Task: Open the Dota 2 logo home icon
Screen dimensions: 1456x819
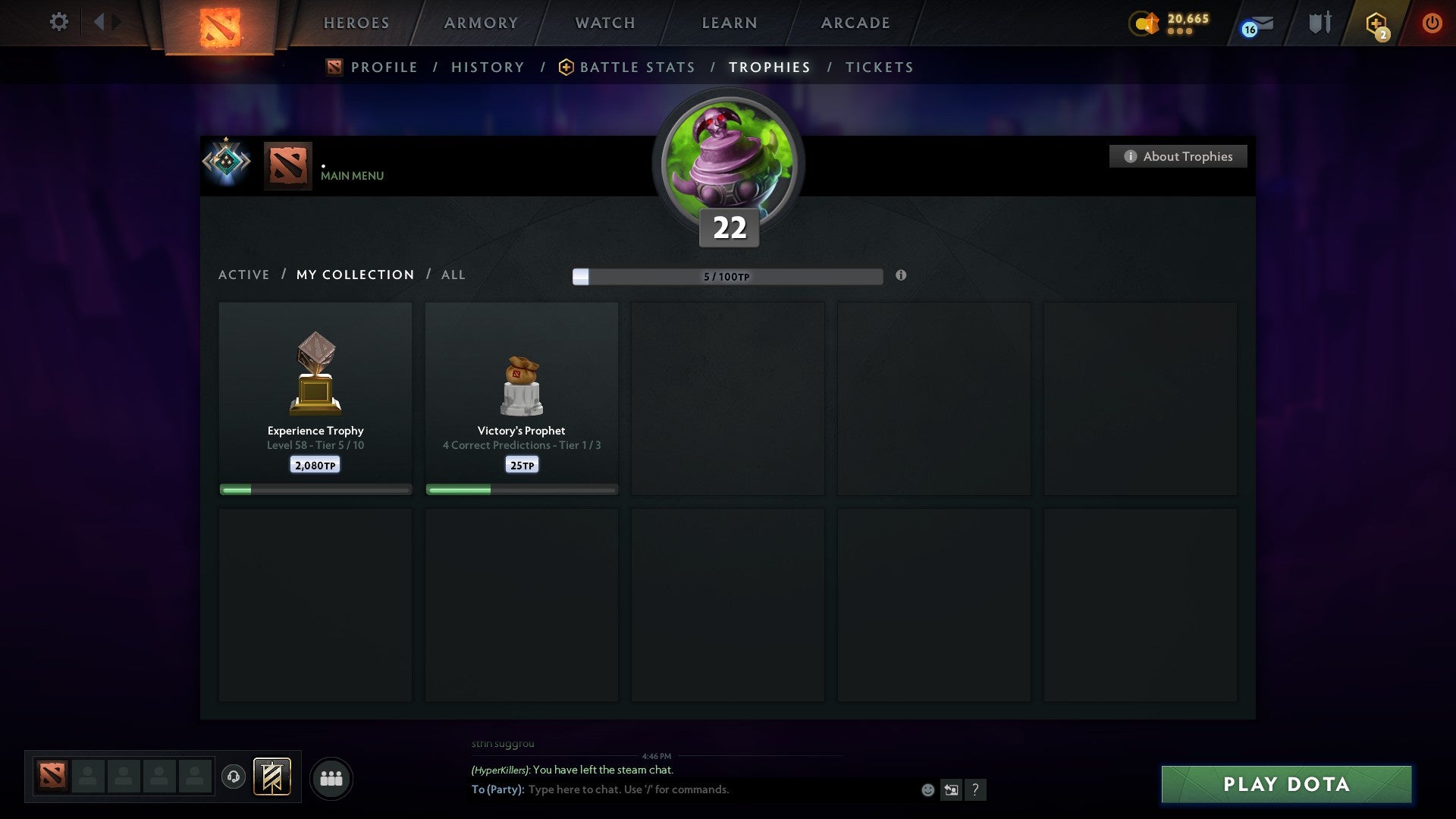Action: [x=219, y=23]
